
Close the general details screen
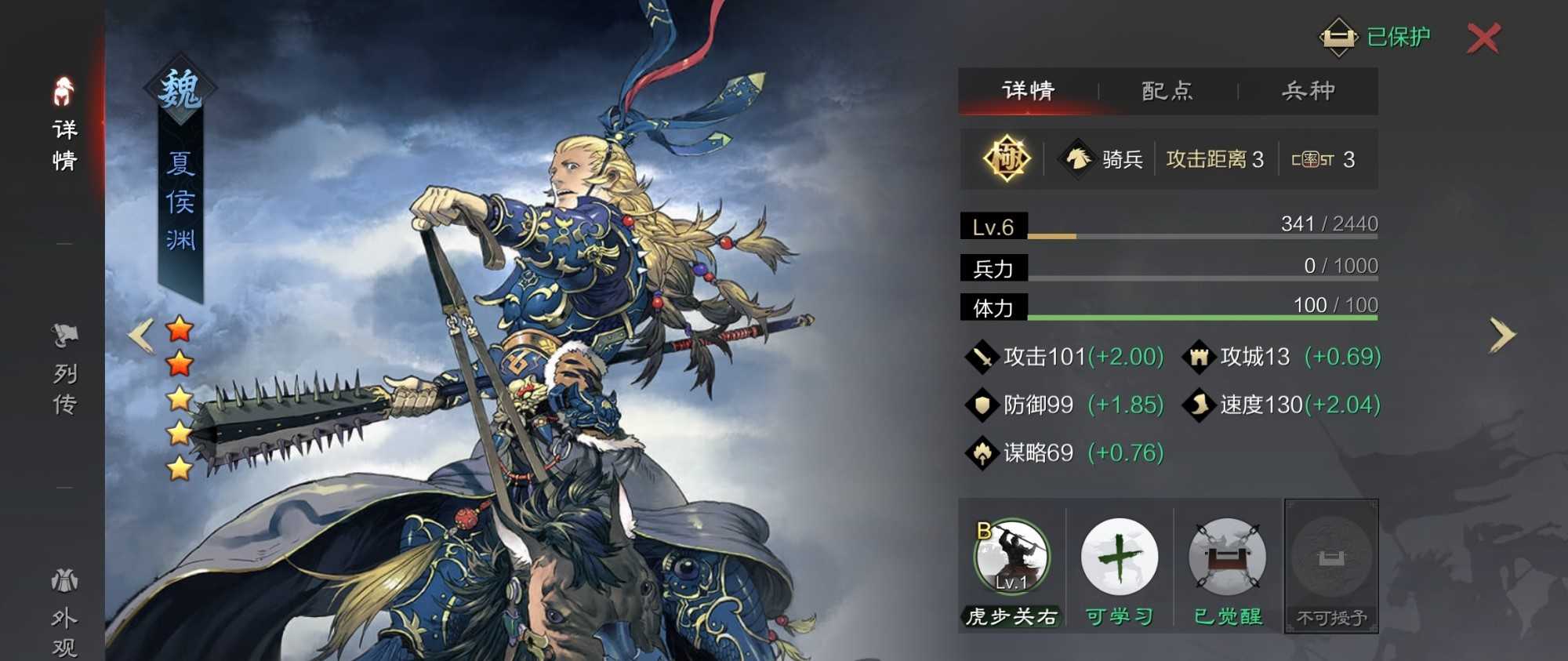tap(1483, 38)
